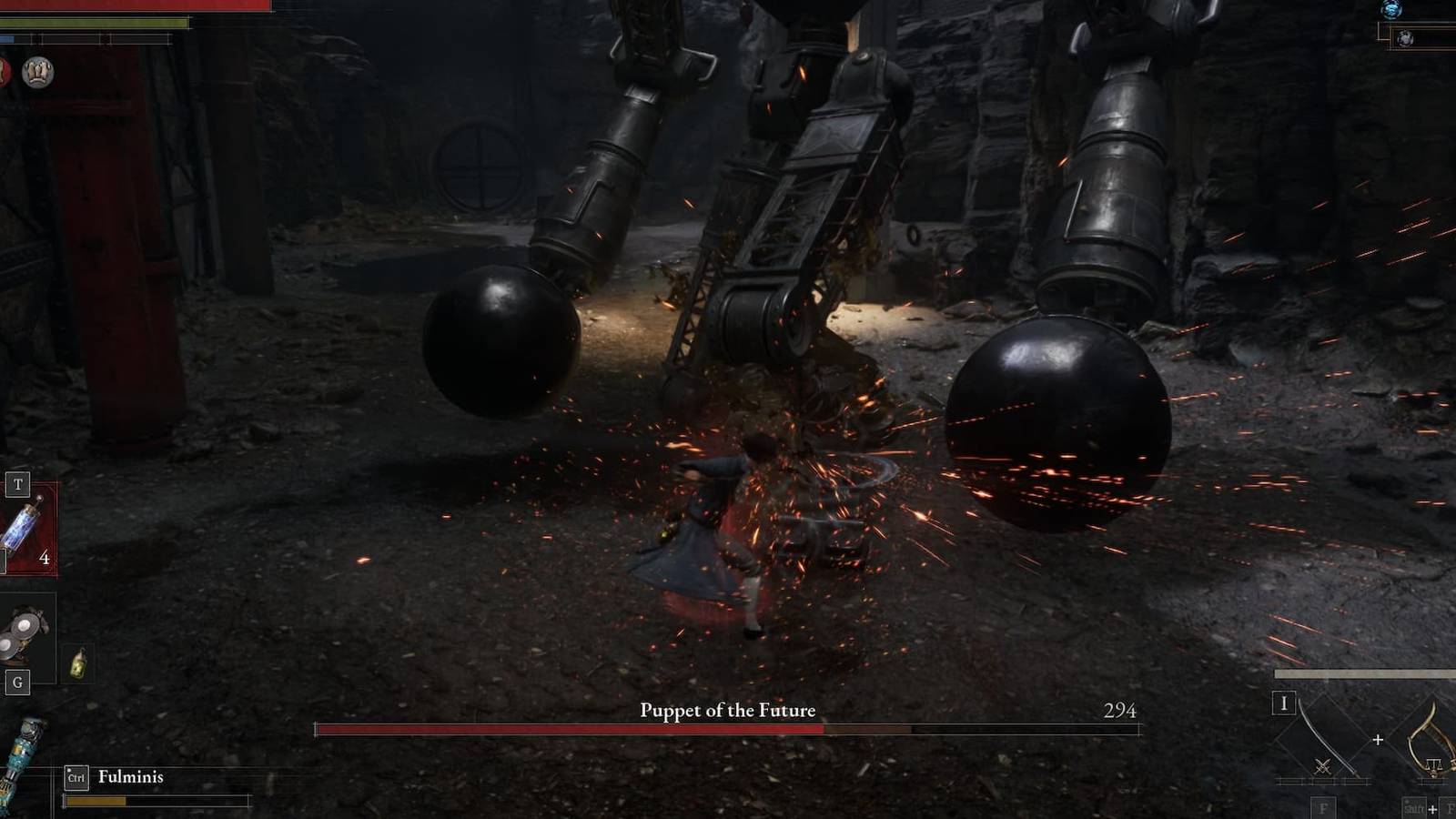Click the red status emblem beside the puppet icon
The height and width of the screenshot is (819, 1456).
click(3, 71)
